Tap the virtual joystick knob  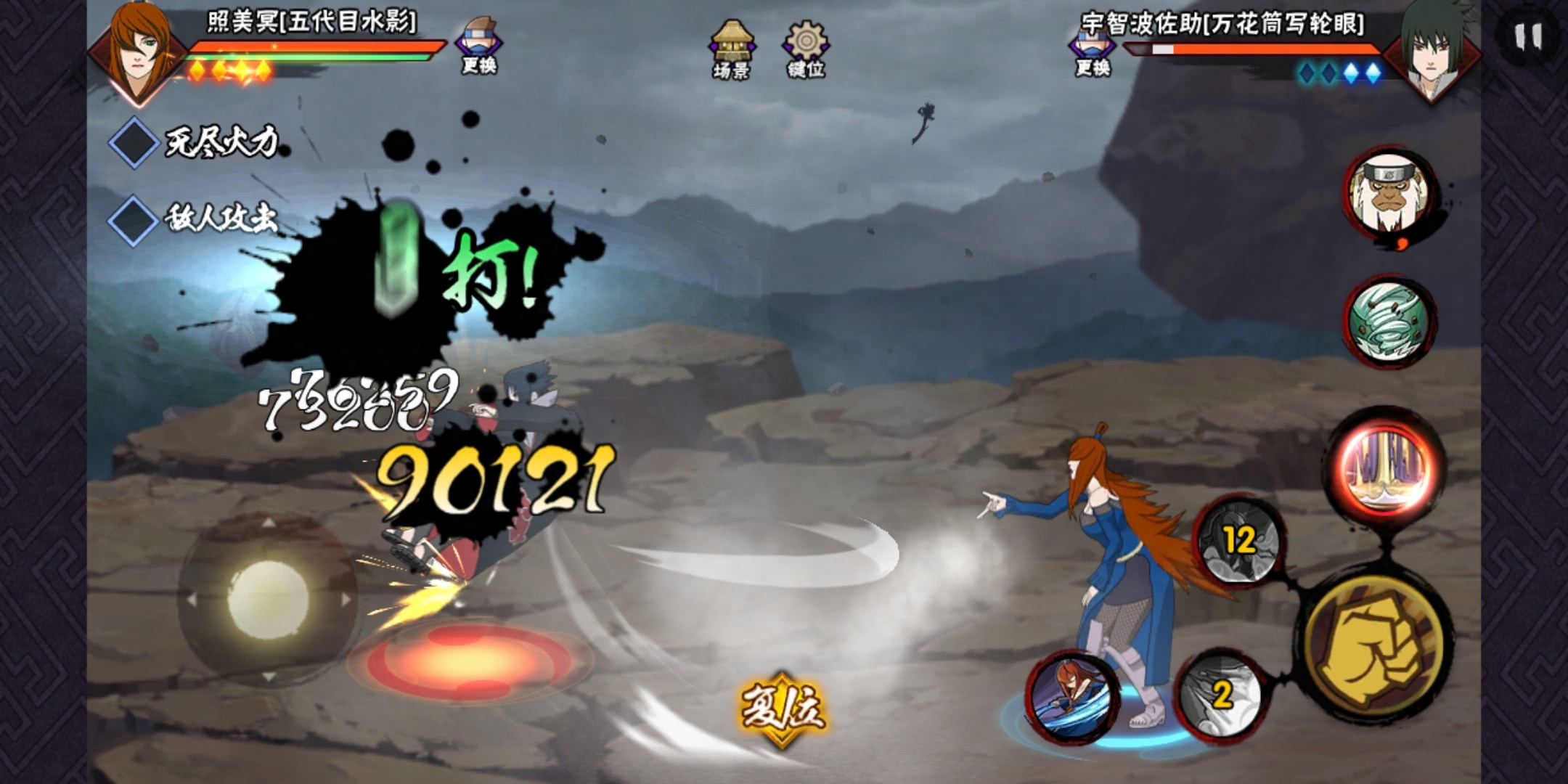coord(268,599)
